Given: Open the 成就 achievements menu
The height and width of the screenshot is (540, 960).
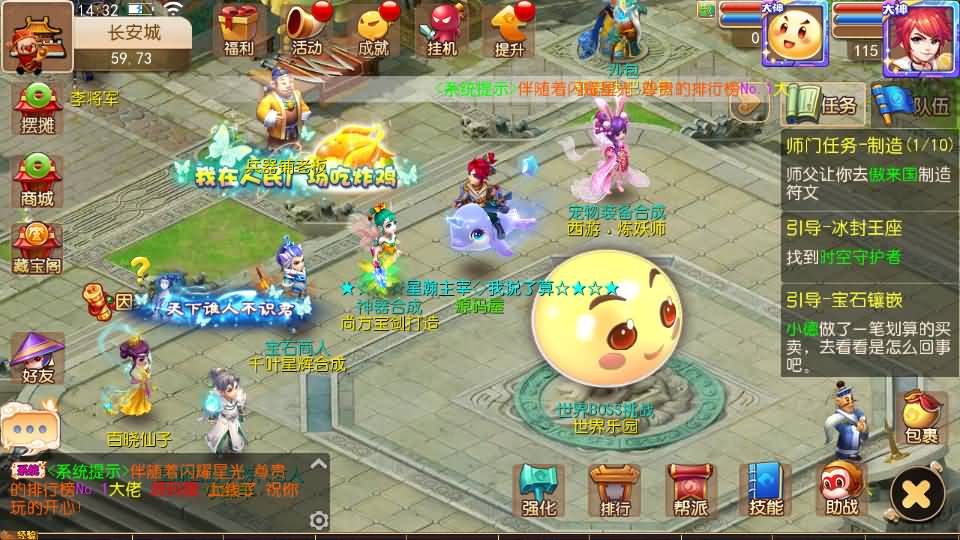Looking at the screenshot, I should coord(373,28).
